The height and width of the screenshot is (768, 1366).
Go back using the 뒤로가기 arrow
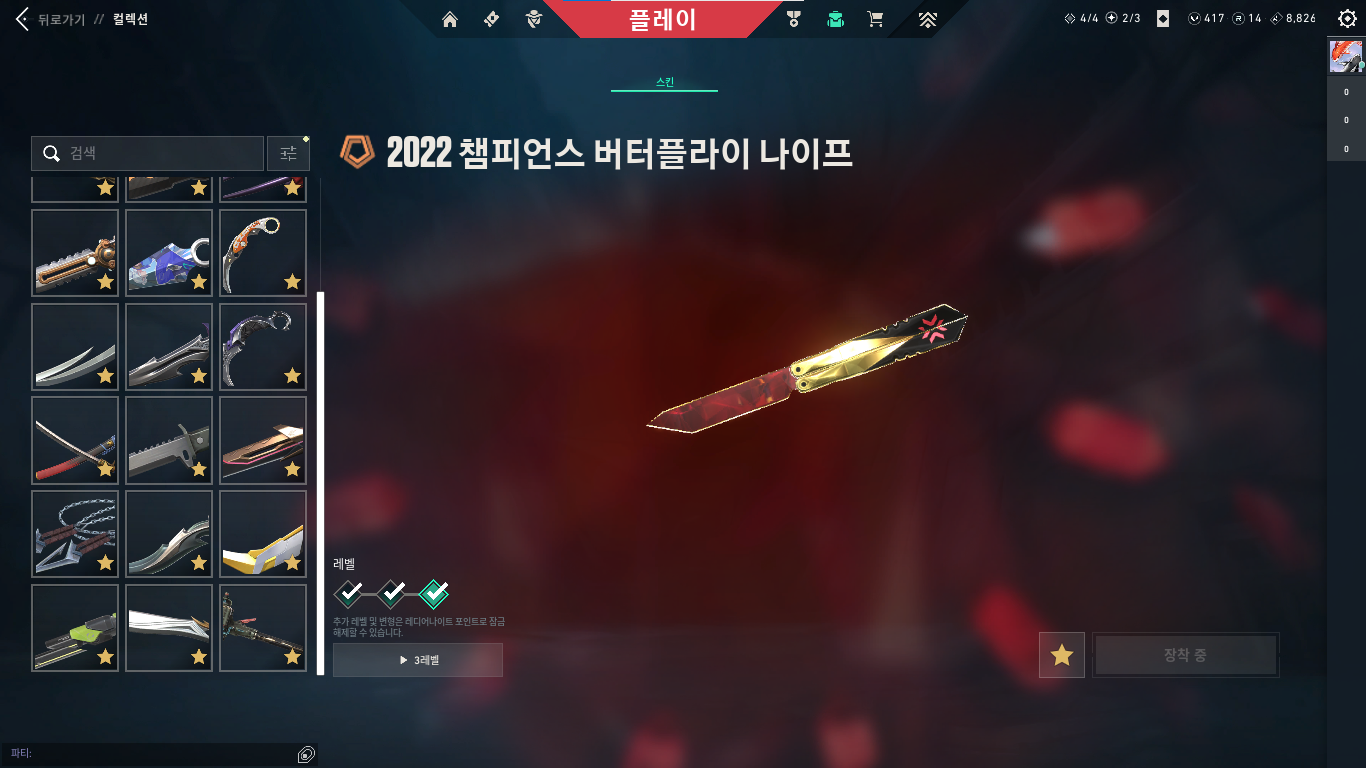(x=24, y=19)
